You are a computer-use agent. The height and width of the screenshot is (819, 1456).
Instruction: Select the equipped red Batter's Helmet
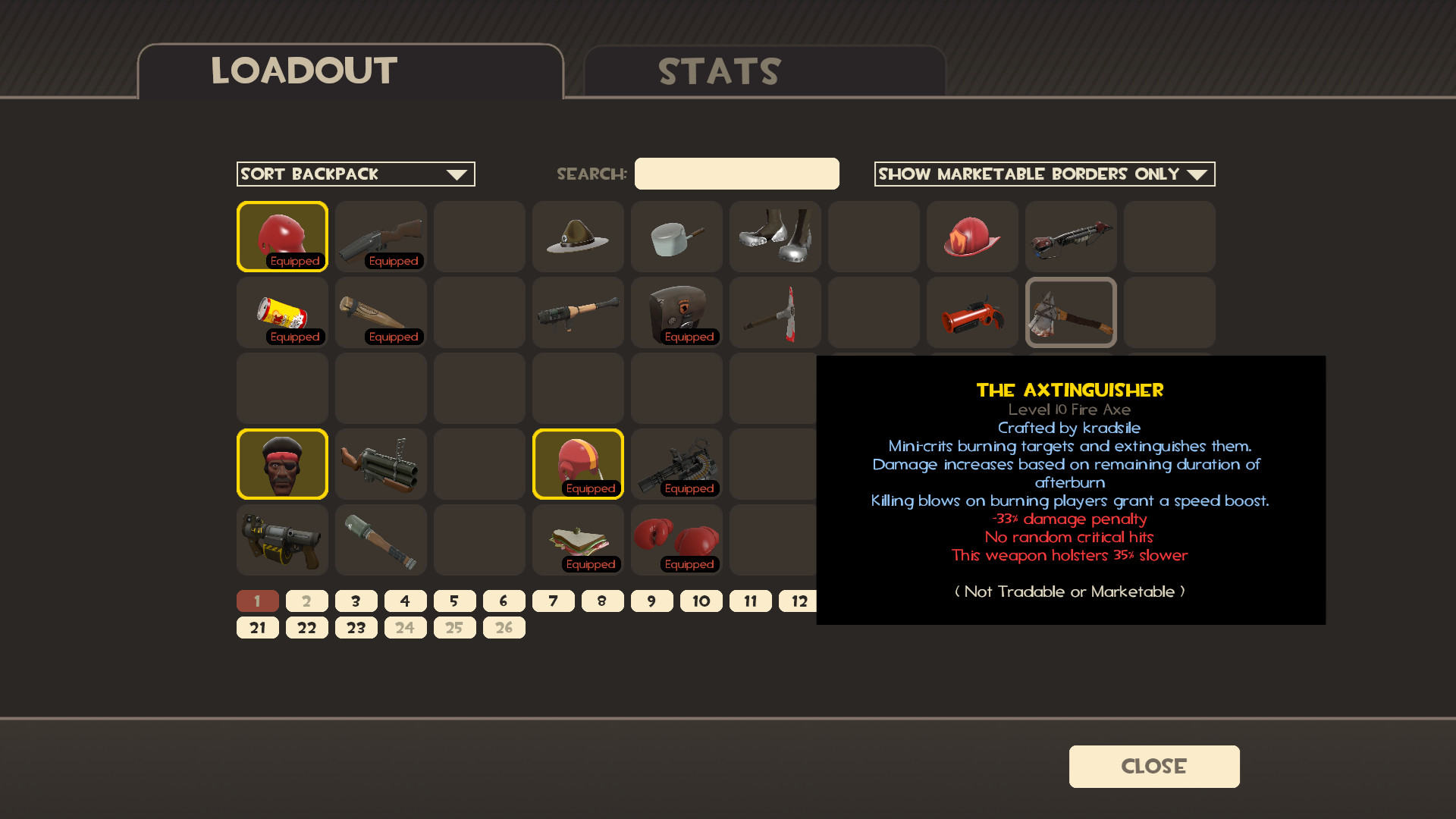(282, 235)
